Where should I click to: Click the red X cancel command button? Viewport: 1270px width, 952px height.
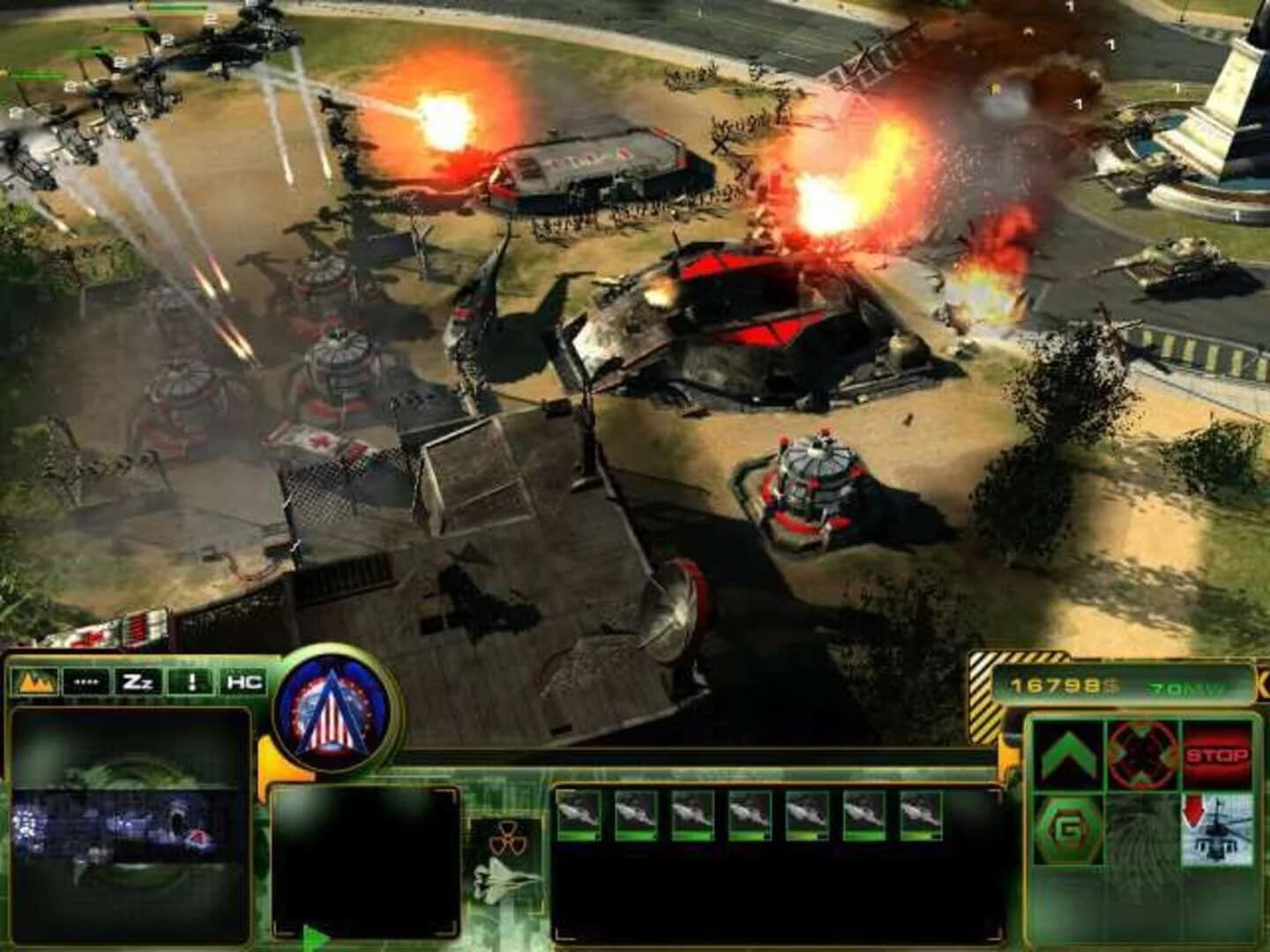(x=1144, y=756)
